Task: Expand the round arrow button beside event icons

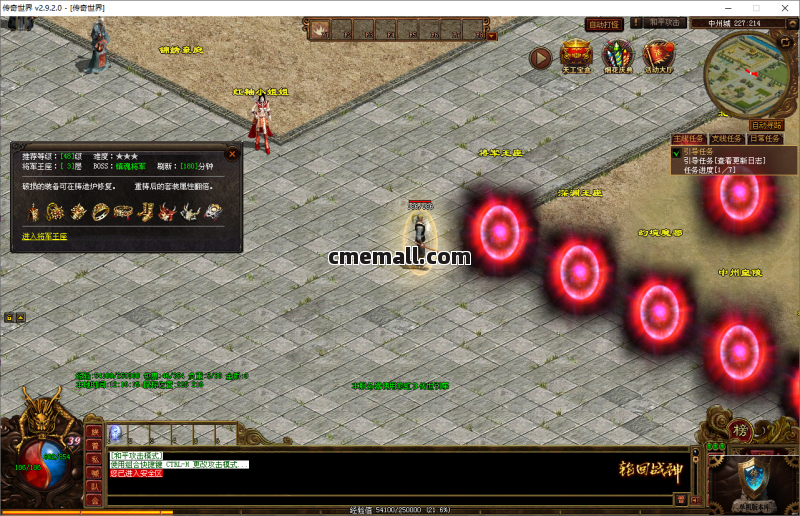Action: [540, 58]
